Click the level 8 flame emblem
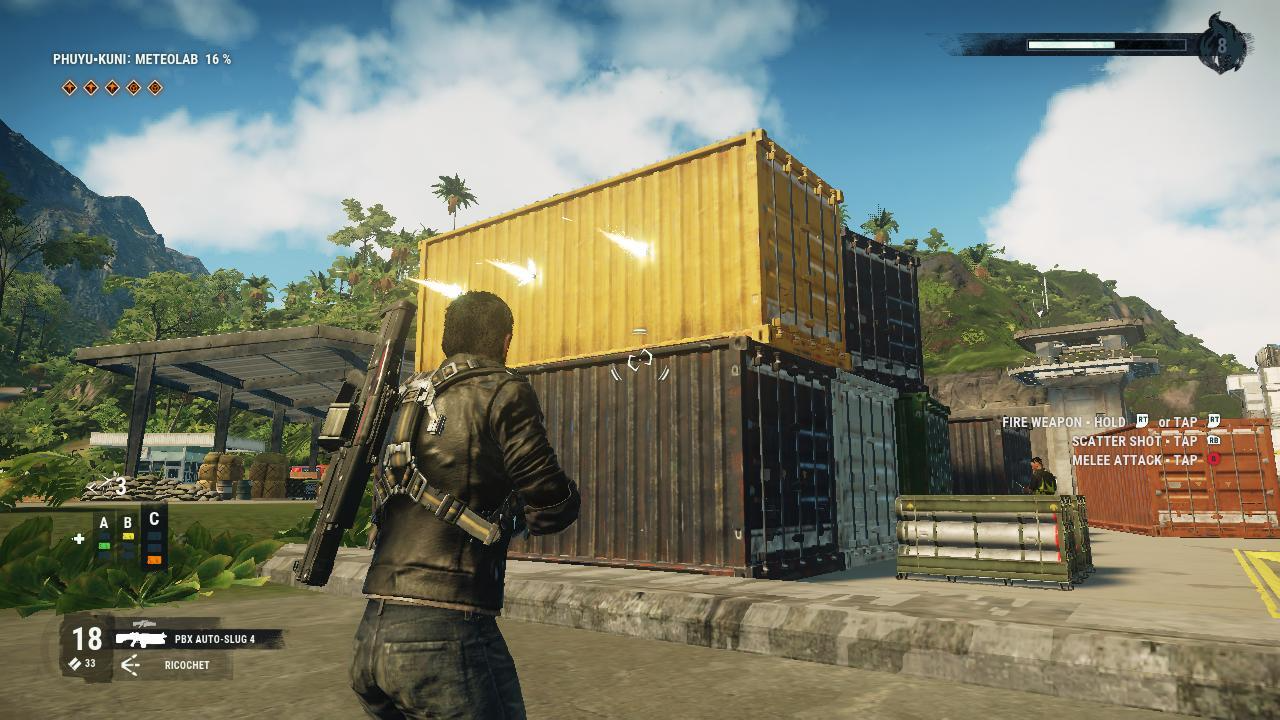The width and height of the screenshot is (1280, 720). tap(1221, 45)
